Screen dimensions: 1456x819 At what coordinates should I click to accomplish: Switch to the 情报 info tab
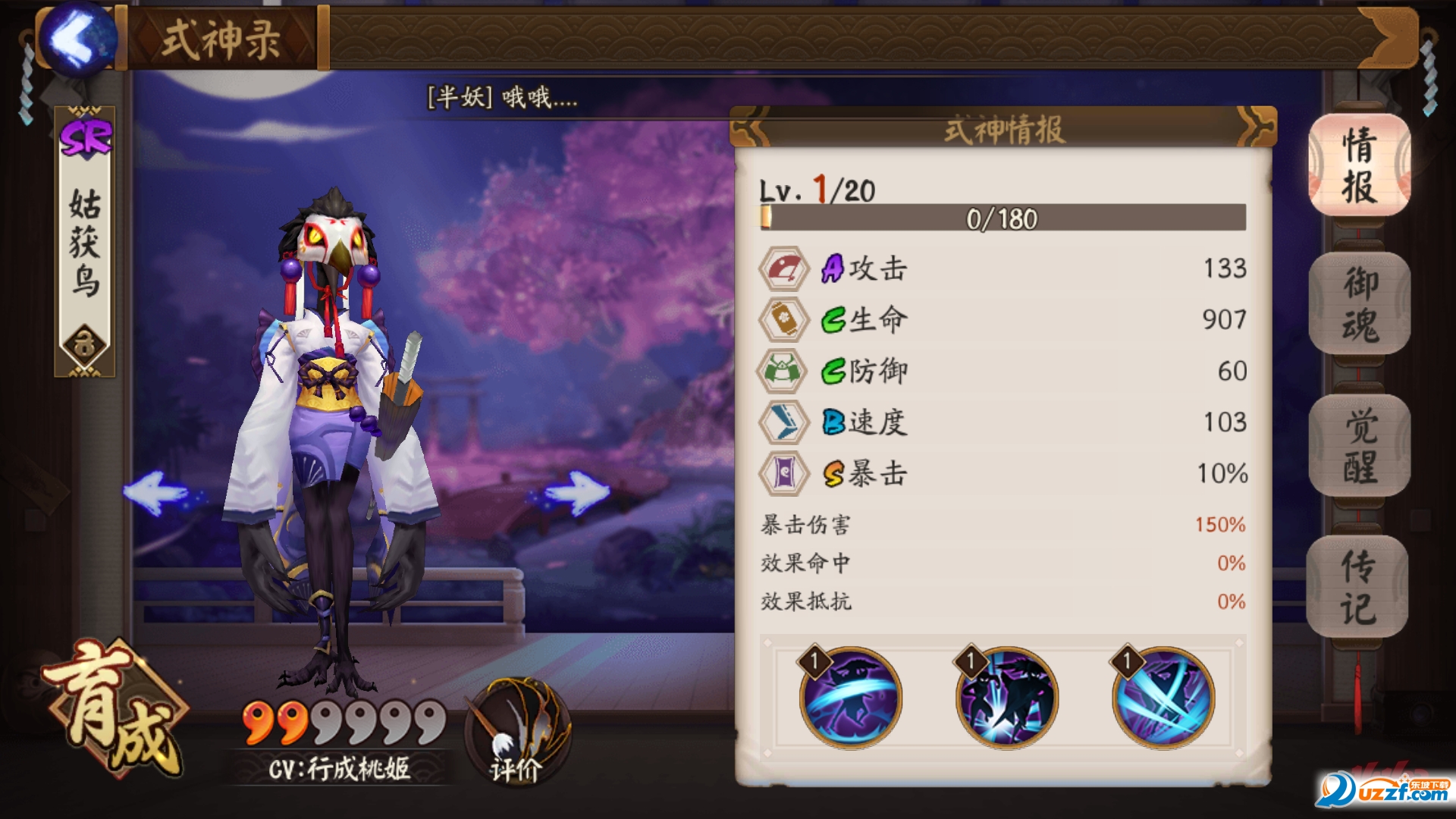coord(1359,165)
